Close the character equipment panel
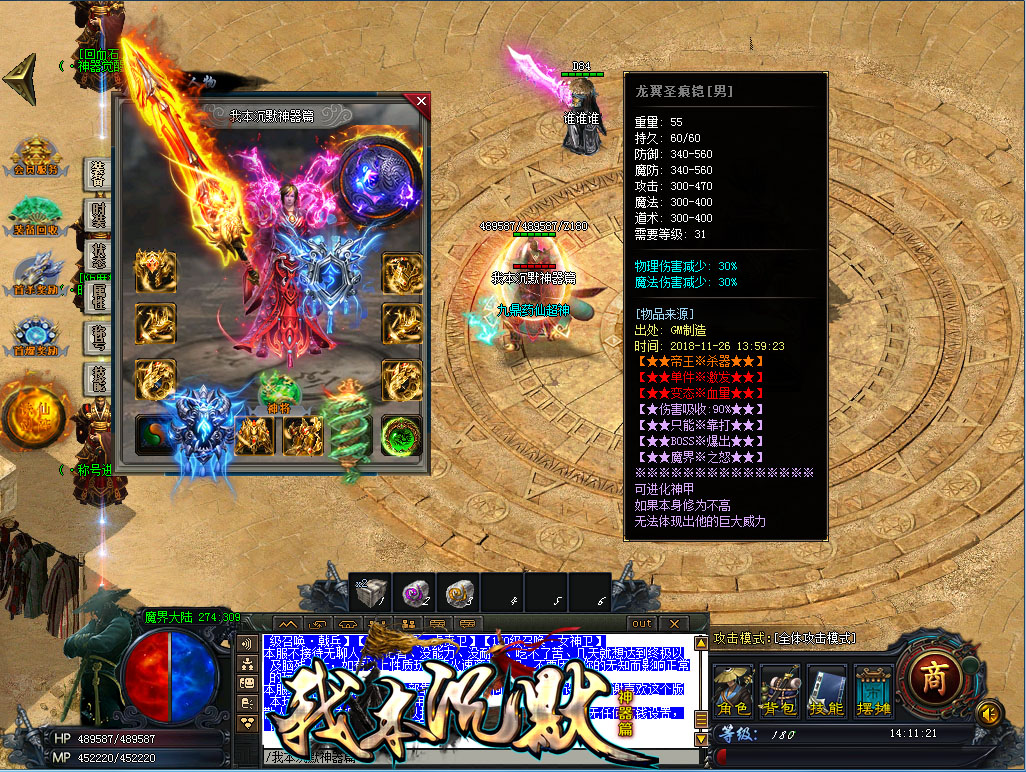The image size is (1026, 772). pyautogui.click(x=421, y=101)
